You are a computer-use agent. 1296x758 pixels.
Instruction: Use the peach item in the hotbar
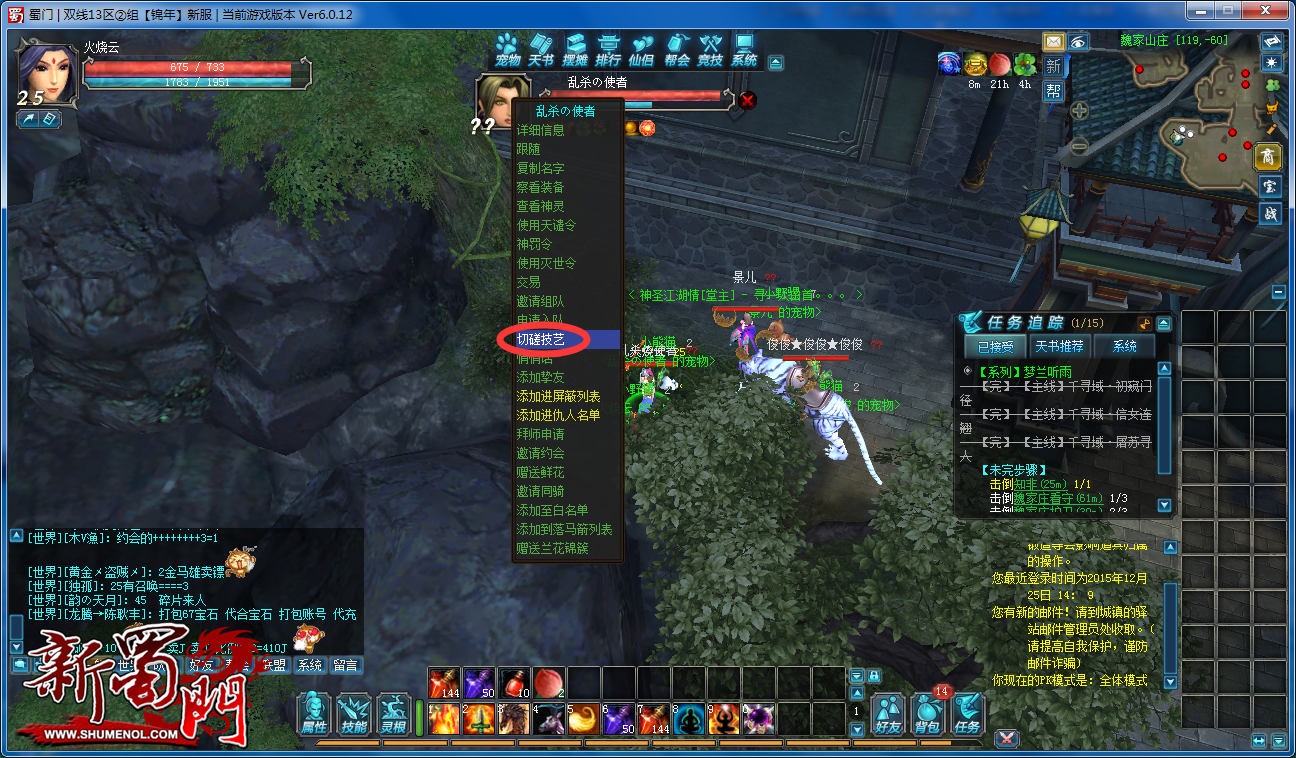pyautogui.click(x=548, y=683)
